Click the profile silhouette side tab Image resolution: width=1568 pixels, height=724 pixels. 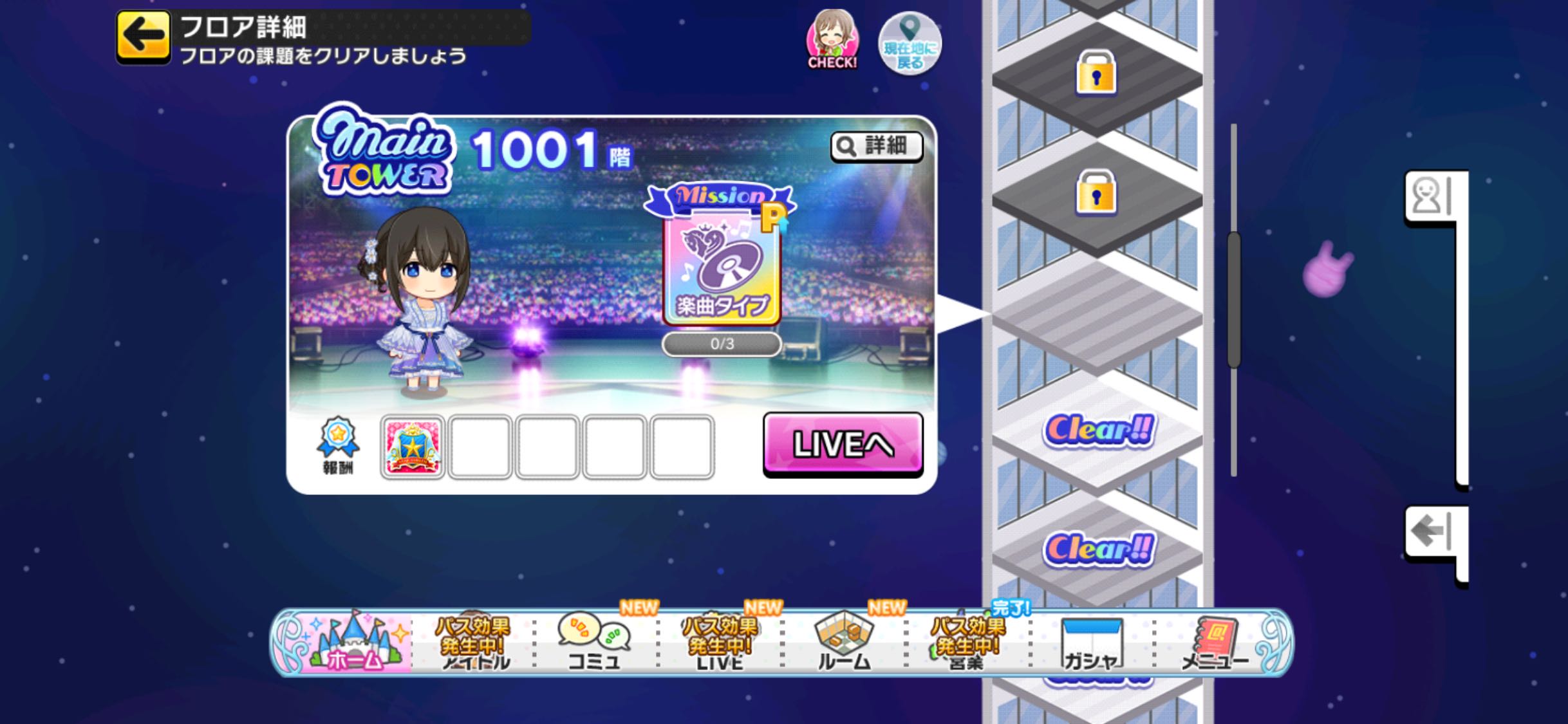coord(1429,196)
